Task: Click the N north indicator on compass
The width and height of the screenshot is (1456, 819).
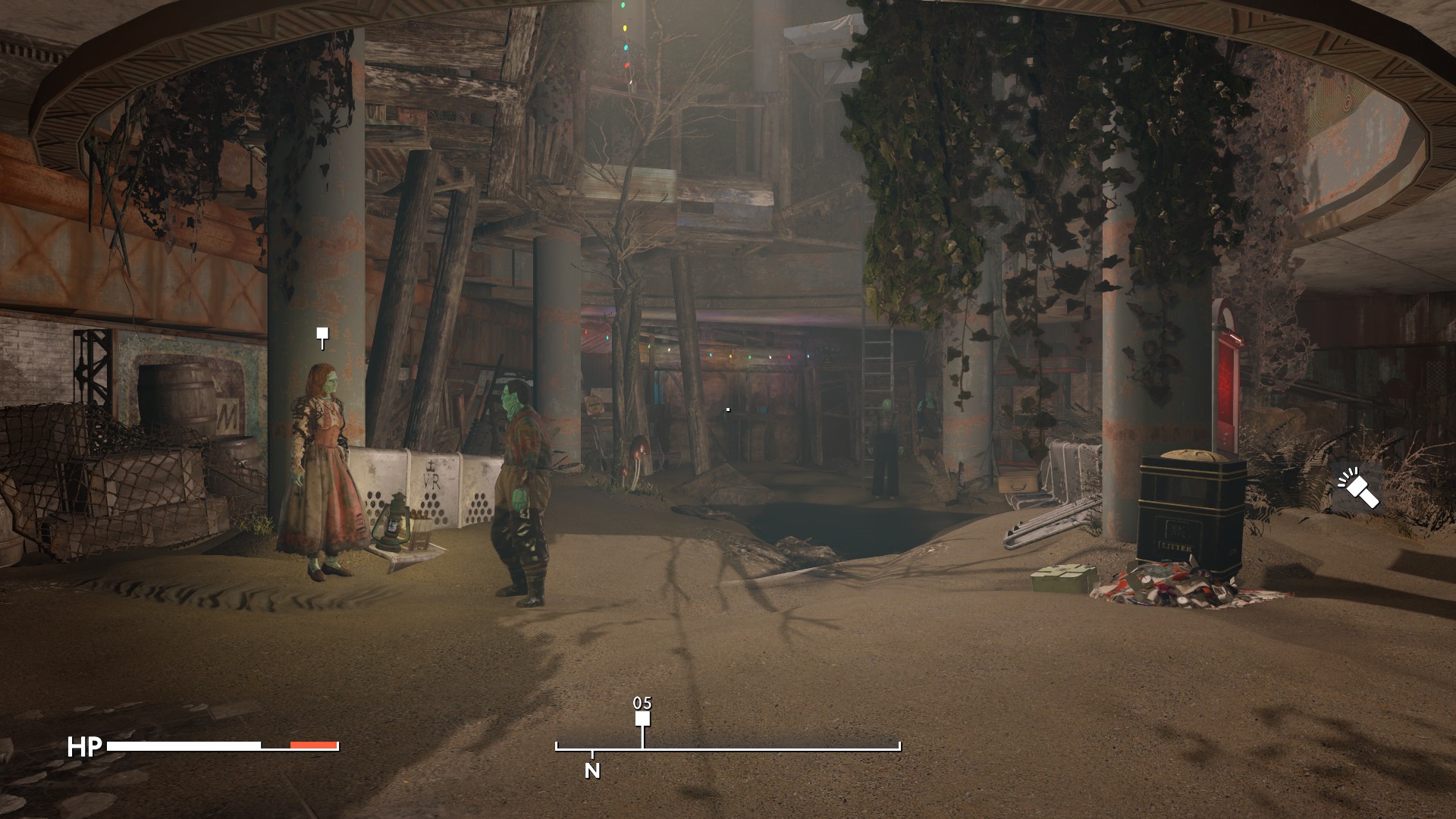Action: pos(592,770)
